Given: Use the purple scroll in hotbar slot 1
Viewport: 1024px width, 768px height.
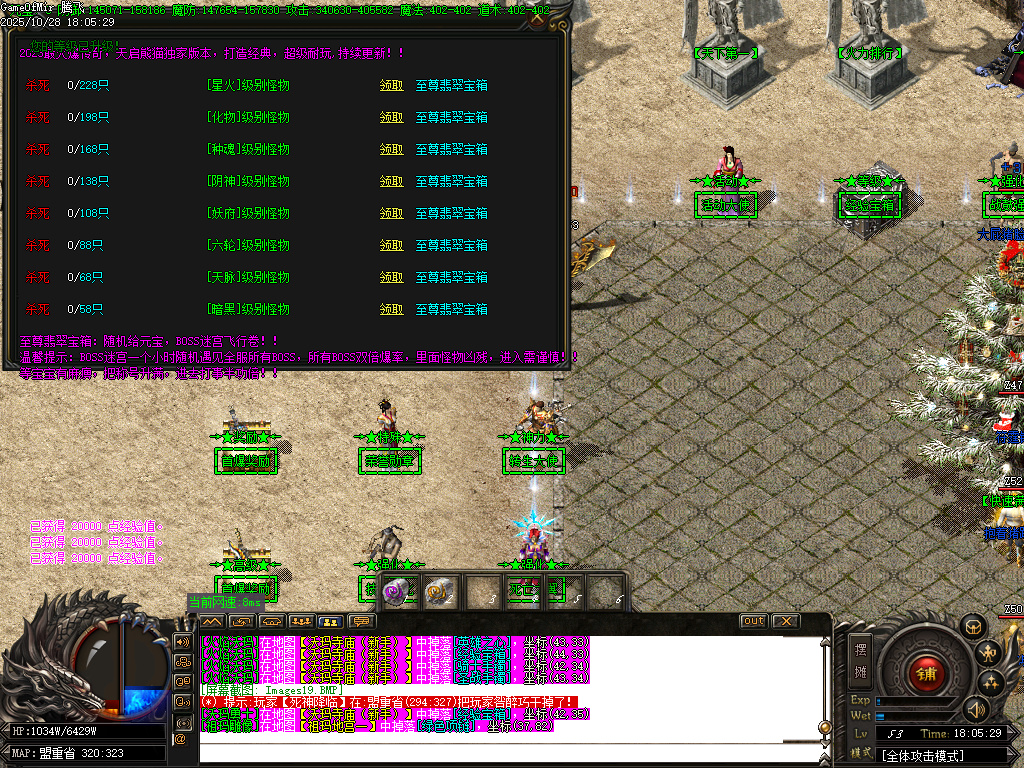Looking at the screenshot, I should tap(398, 591).
